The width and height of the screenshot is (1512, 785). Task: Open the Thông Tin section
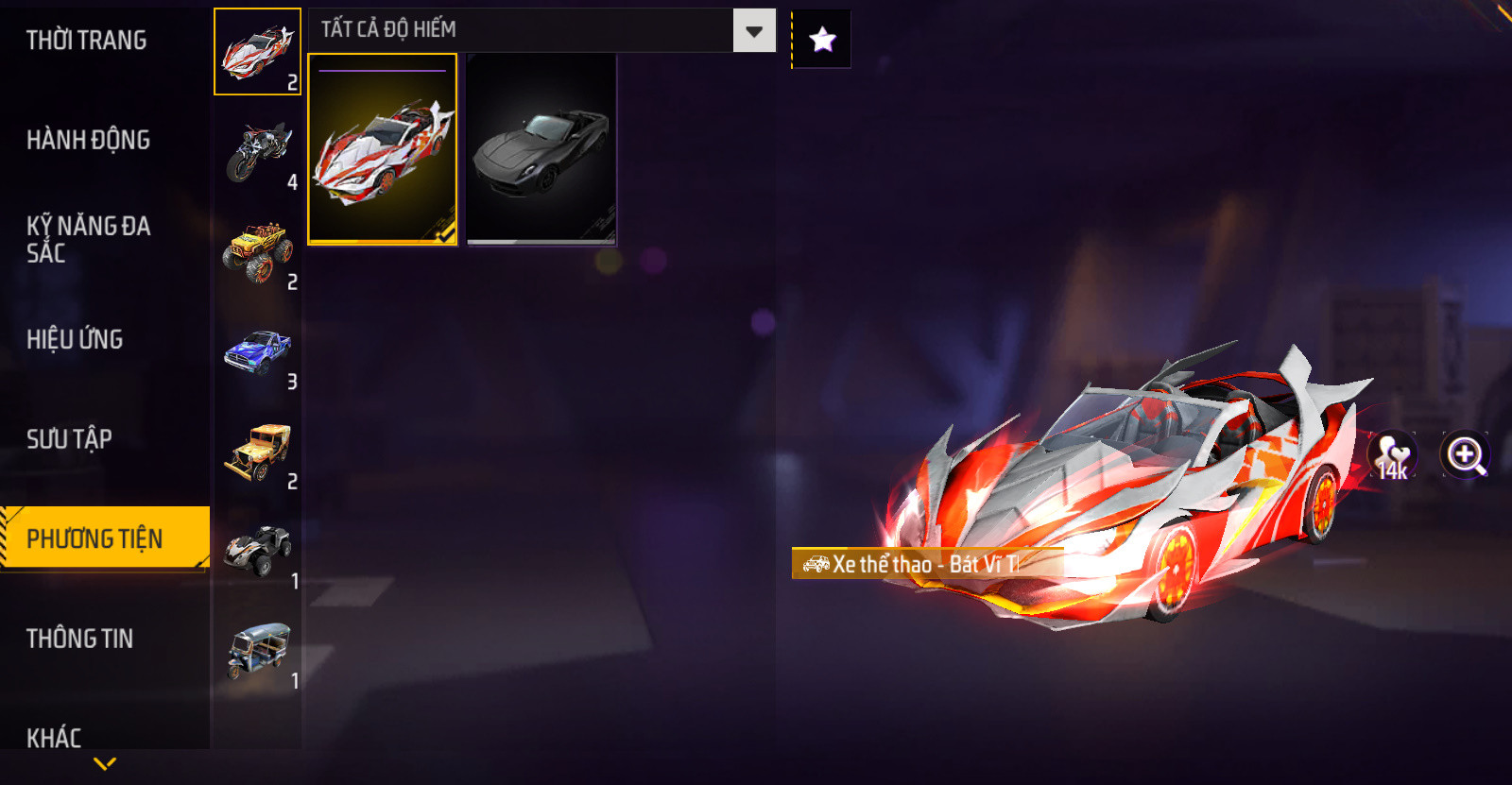click(79, 639)
